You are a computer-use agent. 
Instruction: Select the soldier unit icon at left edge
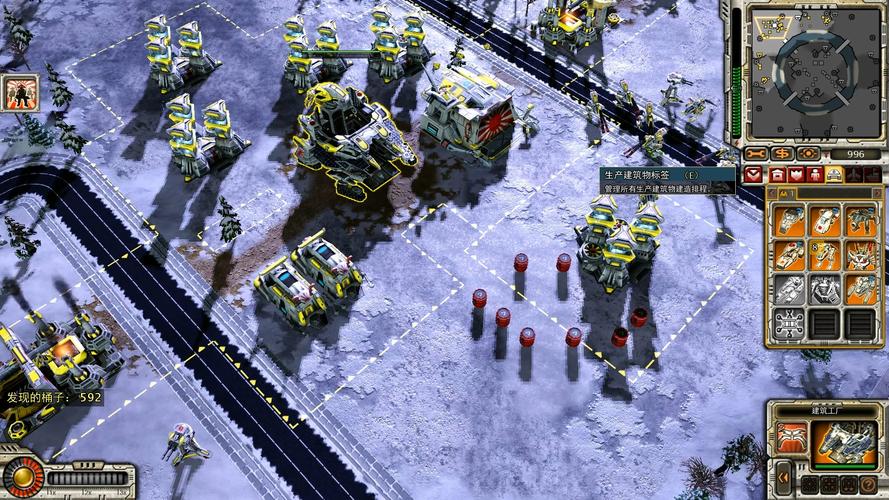(x=20, y=92)
